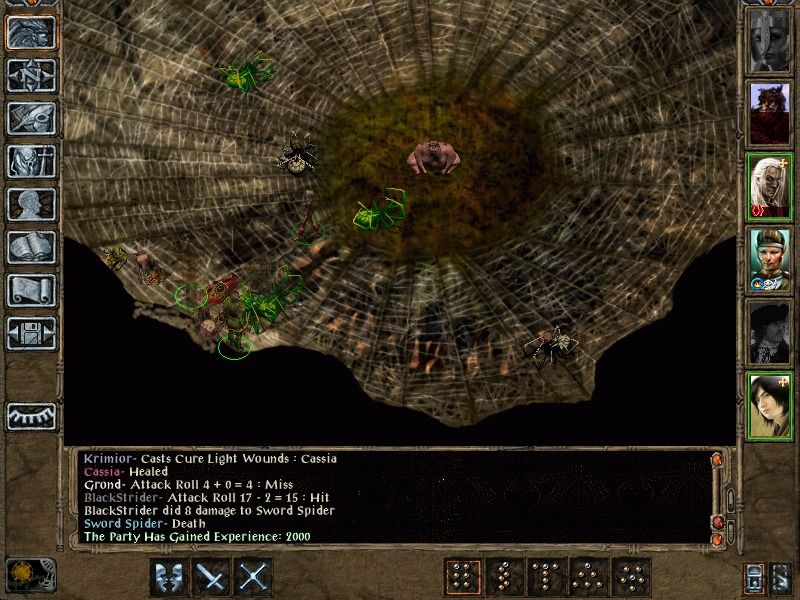Click the floppy disk save button
Viewport: 800px width, 600px height.
(31, 333)
